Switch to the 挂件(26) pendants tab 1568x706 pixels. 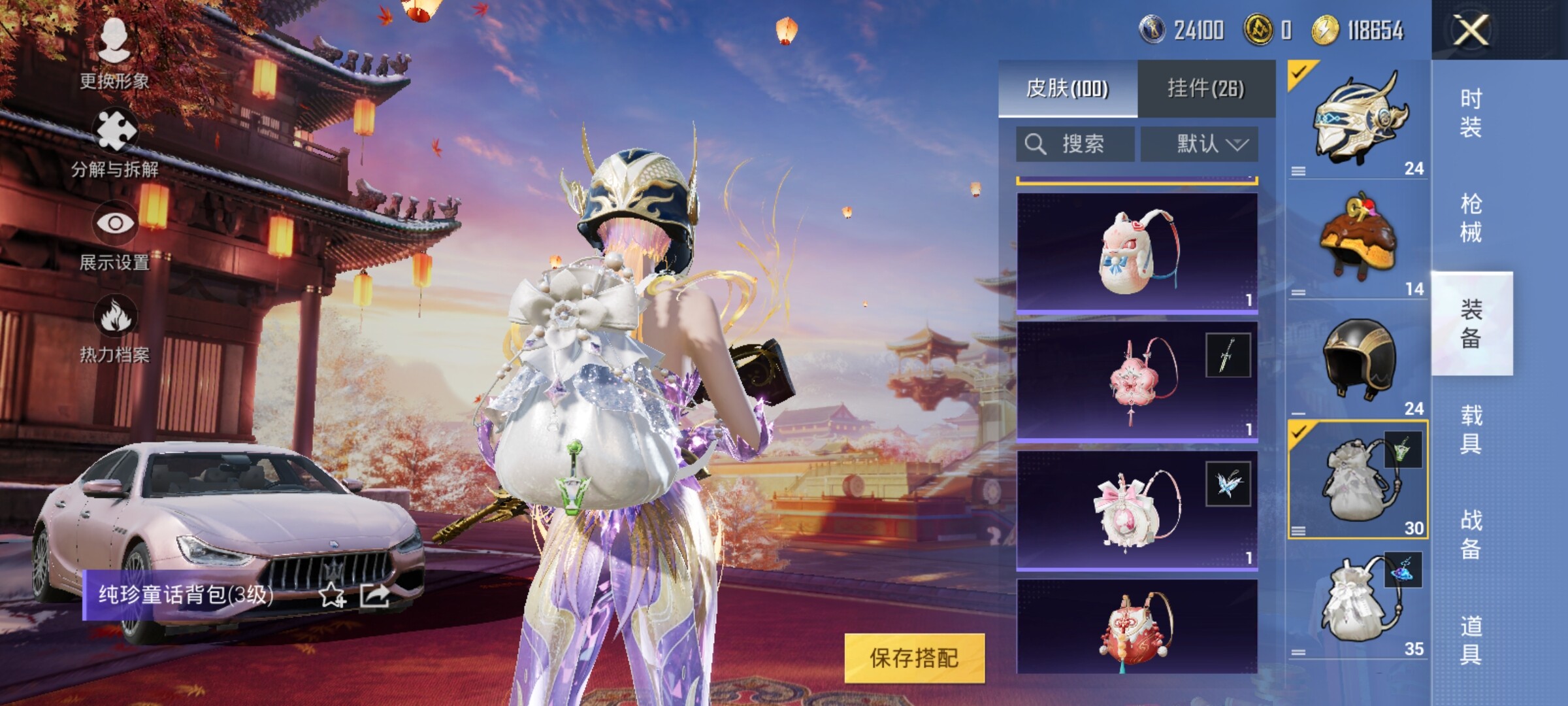click(1206, 89)
